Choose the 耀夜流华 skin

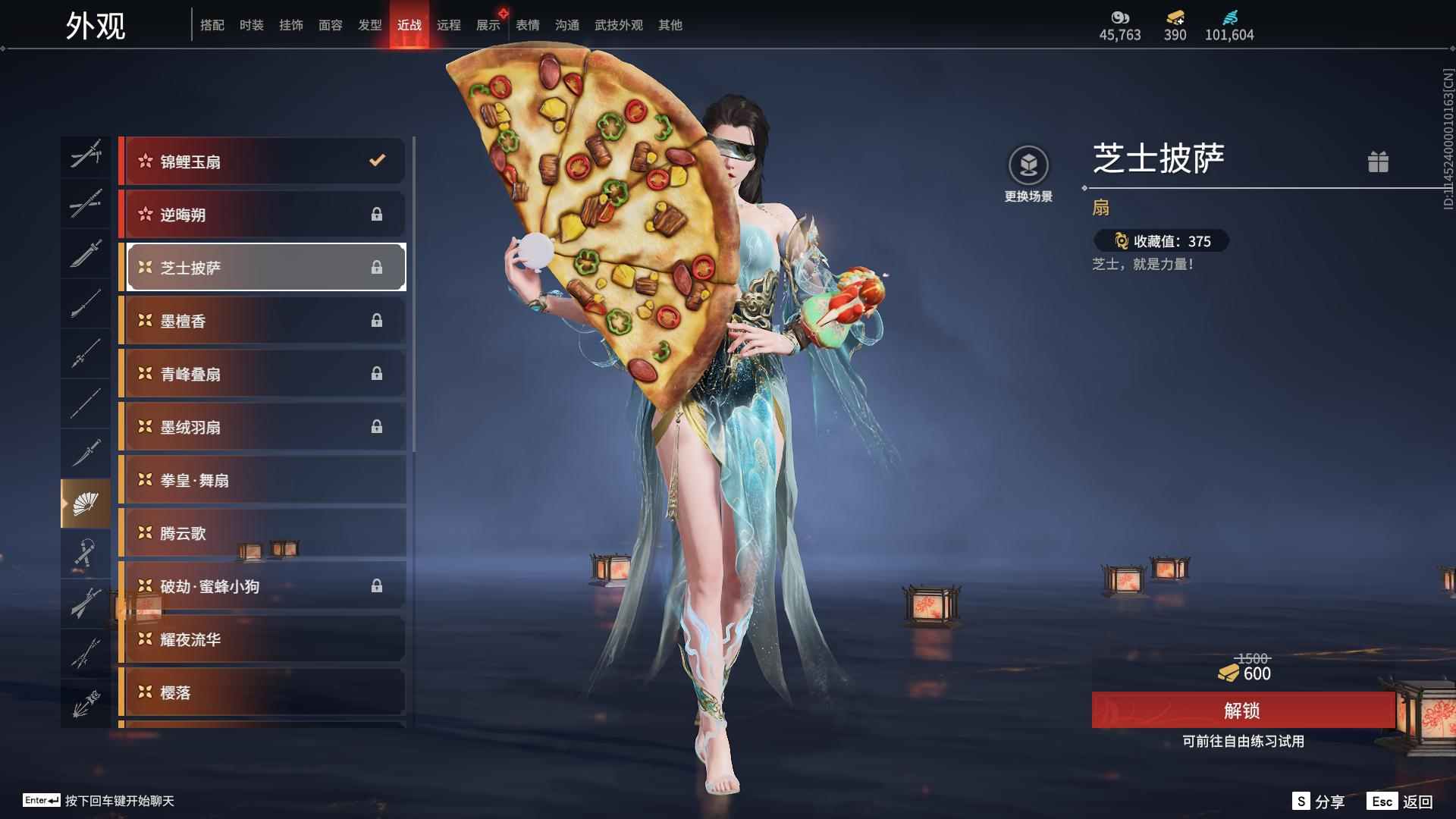coord(262,639)
